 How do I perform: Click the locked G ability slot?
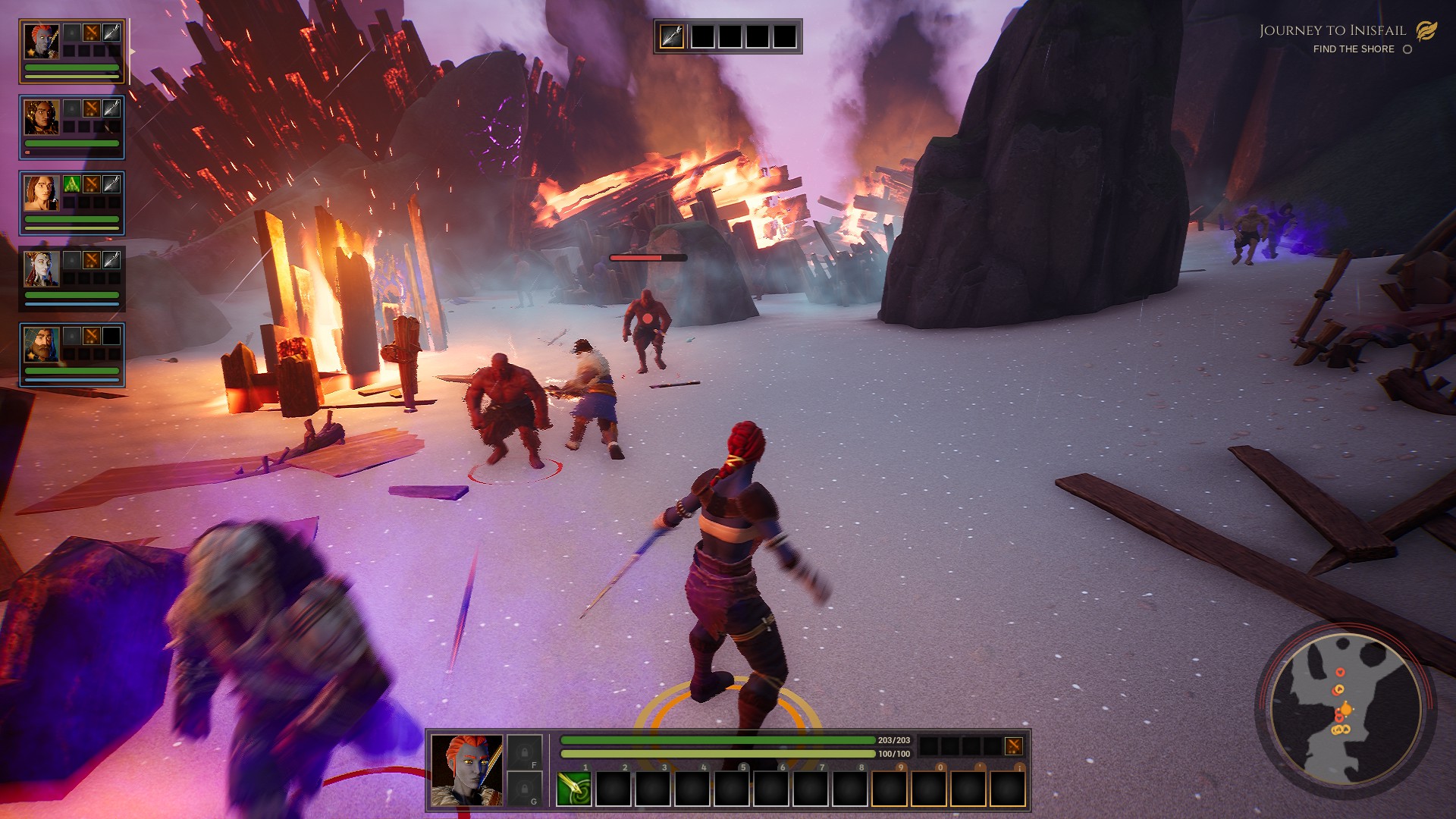tap(524, 789)
